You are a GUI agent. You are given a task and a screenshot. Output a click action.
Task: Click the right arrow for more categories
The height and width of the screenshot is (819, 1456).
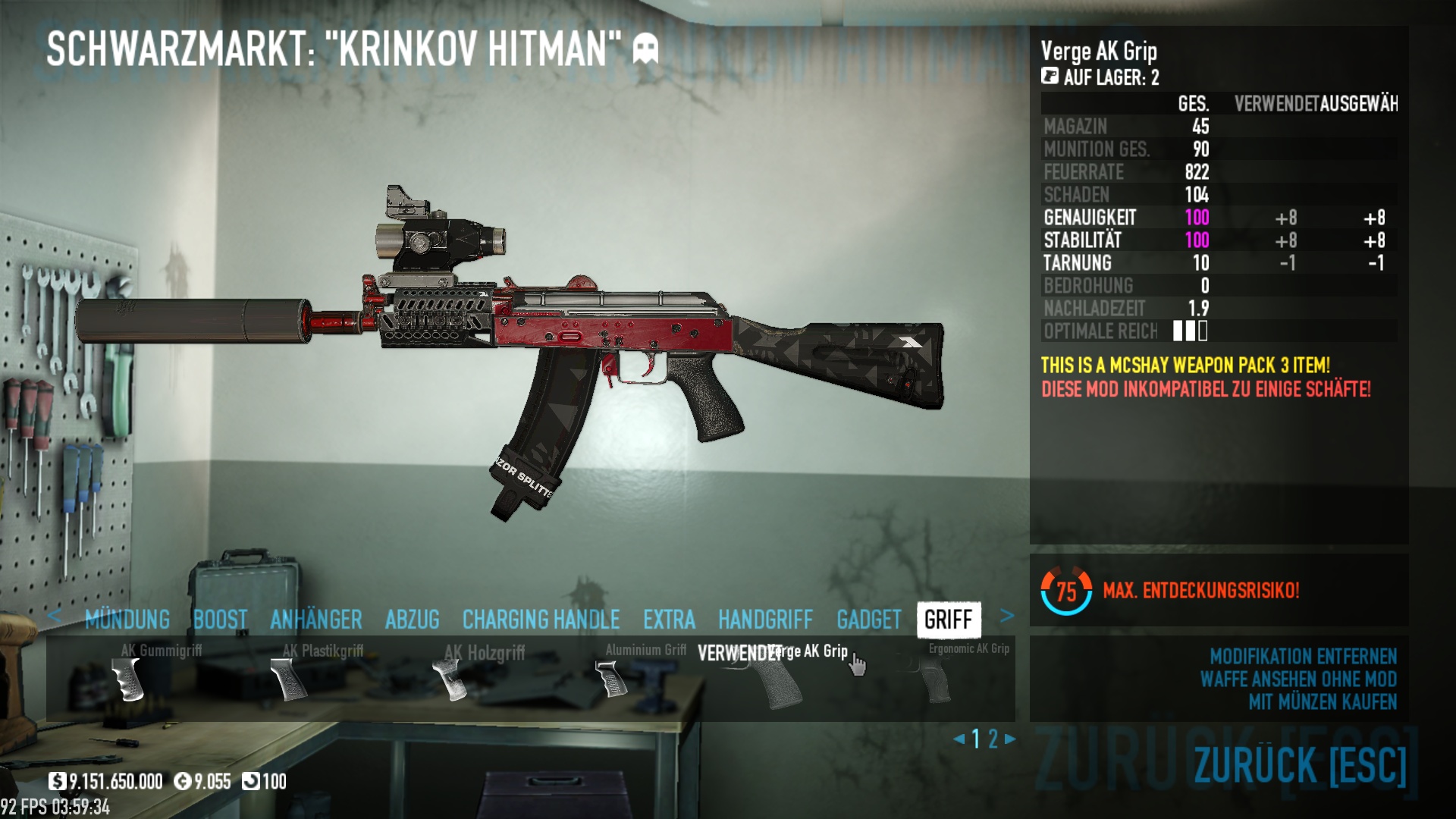[x=1007, y=616]
